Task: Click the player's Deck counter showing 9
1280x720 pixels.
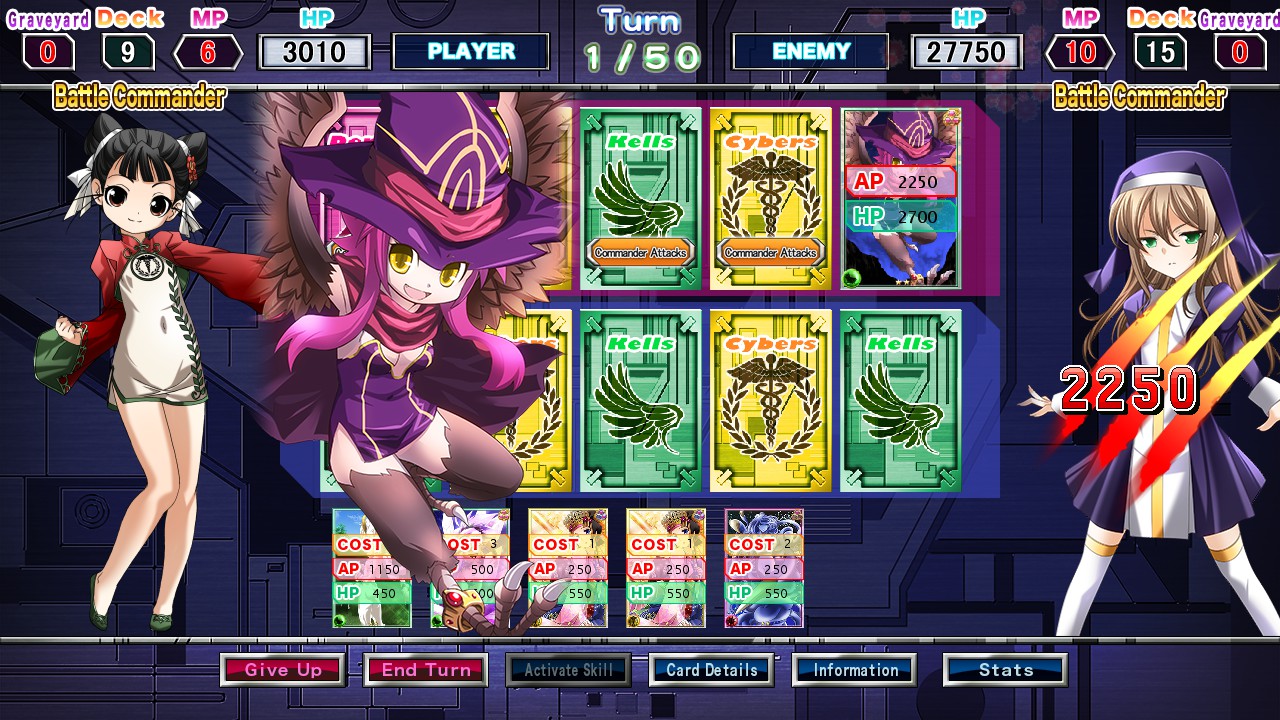Action: point(126,44)
